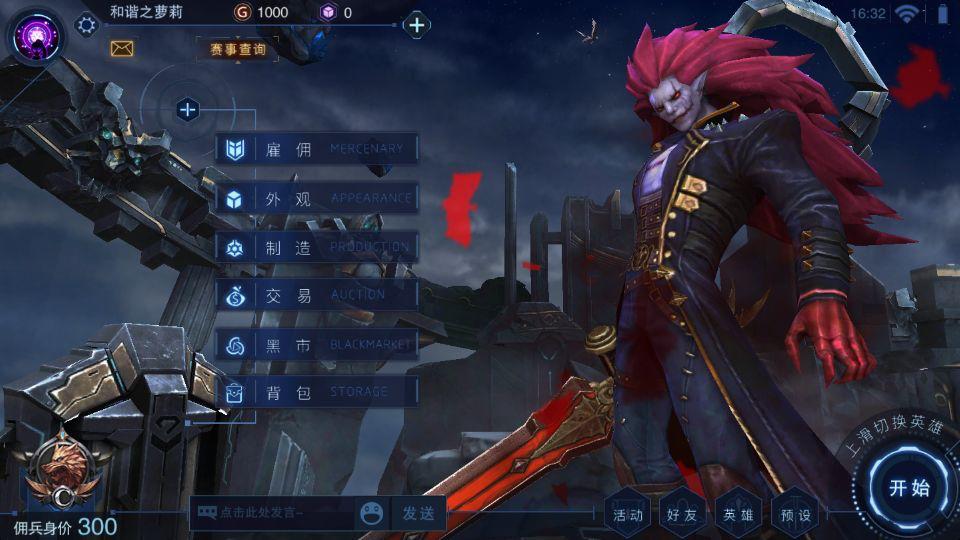Open the 雇佣 Mercenary menu

pyautogui.click(x=316, y=150)
